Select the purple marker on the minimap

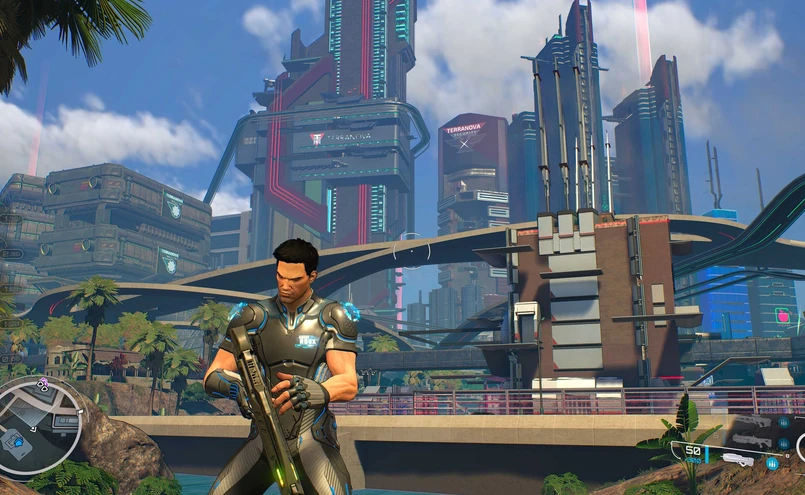(x=43, y=383)
